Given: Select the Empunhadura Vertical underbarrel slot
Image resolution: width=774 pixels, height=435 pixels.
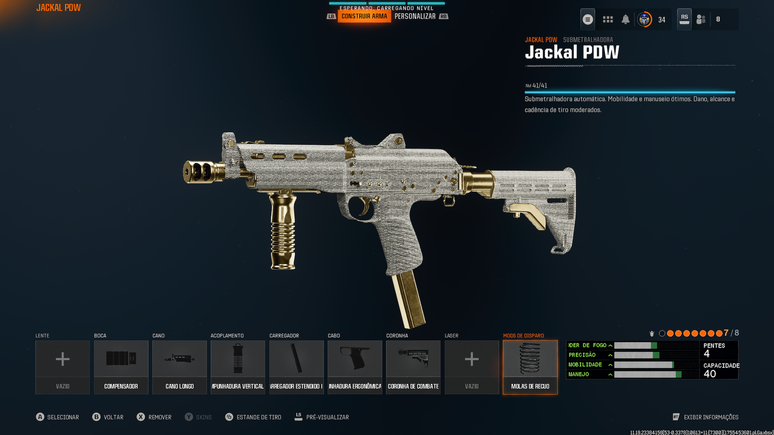Looking at the screenshot, I should tap(238, 366).
